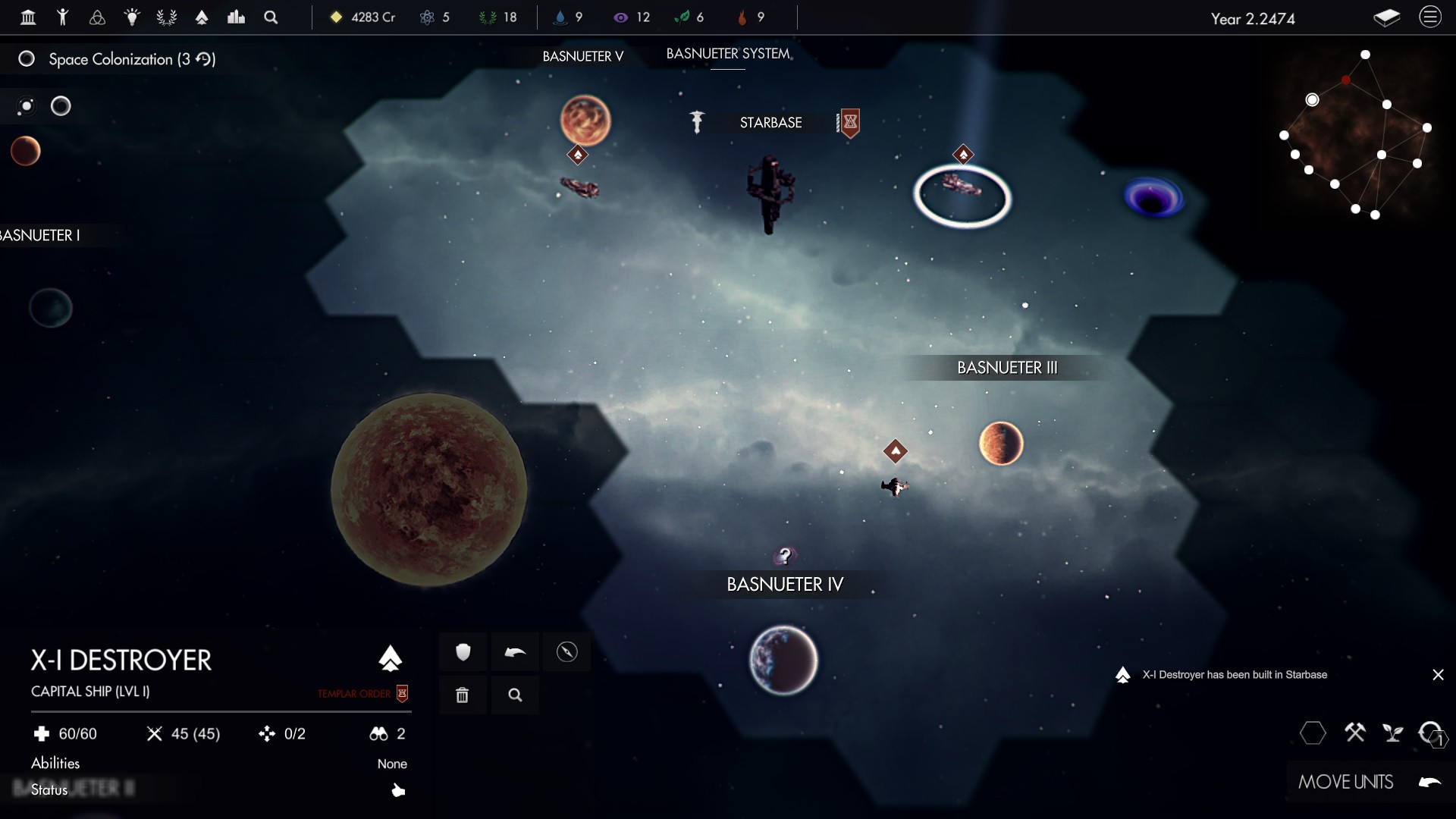Click the shield defend icon for X-I Destroyer

pyautogui.click(x=463, y=652)
